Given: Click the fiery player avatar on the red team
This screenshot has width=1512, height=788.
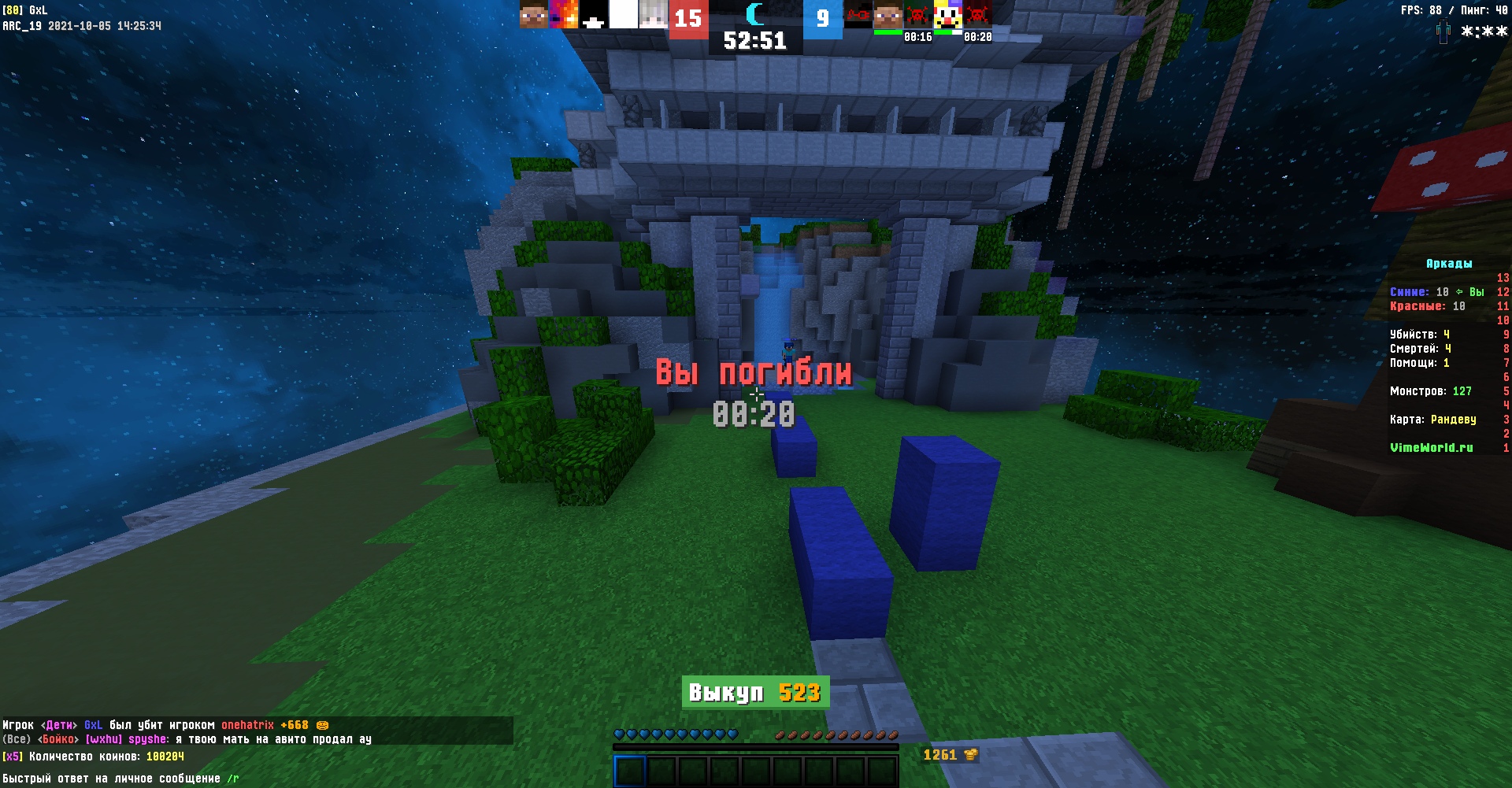Looking at the screenshot, I should click(x=561, y=15).
